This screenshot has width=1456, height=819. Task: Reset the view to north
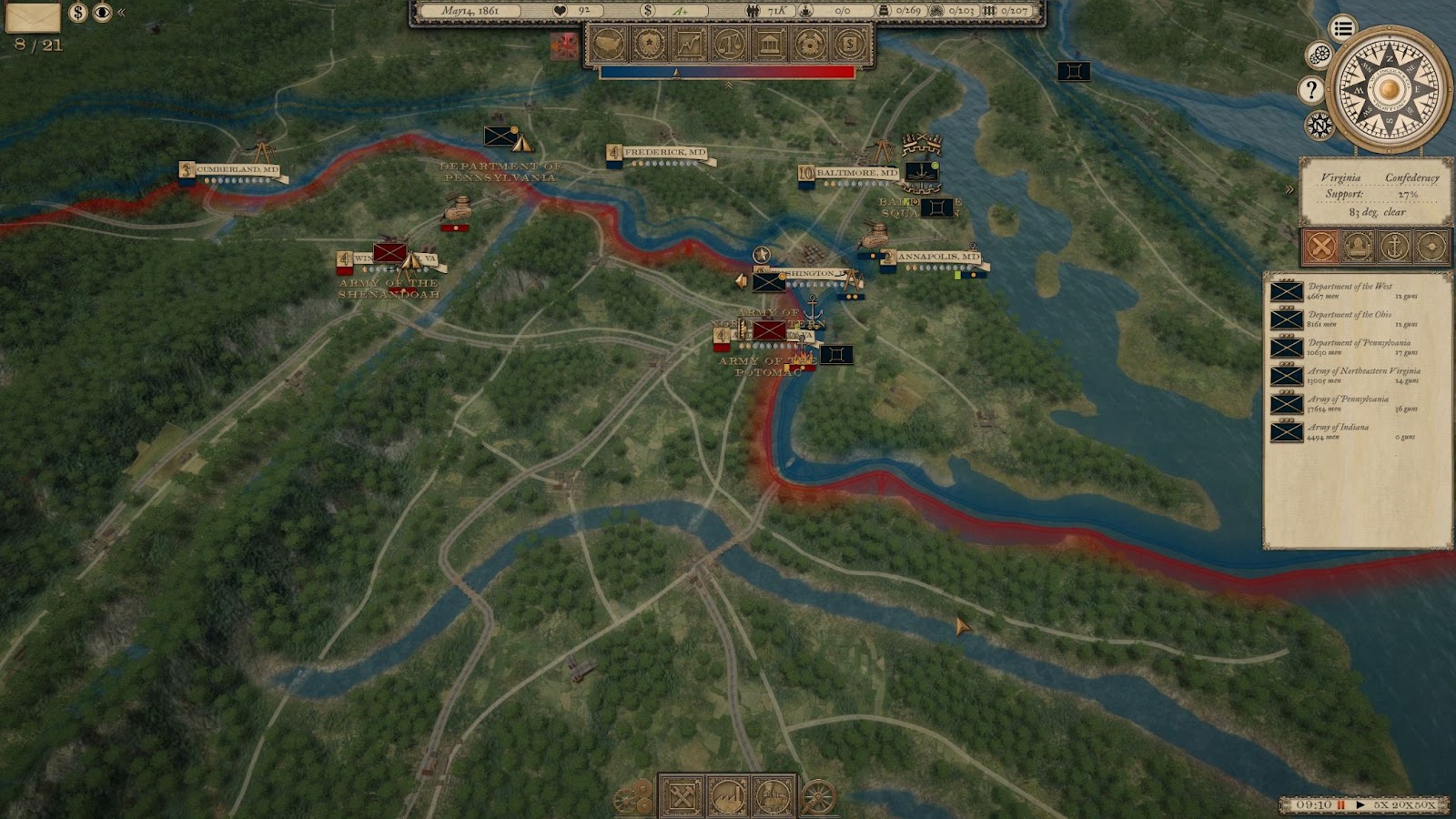[1319, 125]
